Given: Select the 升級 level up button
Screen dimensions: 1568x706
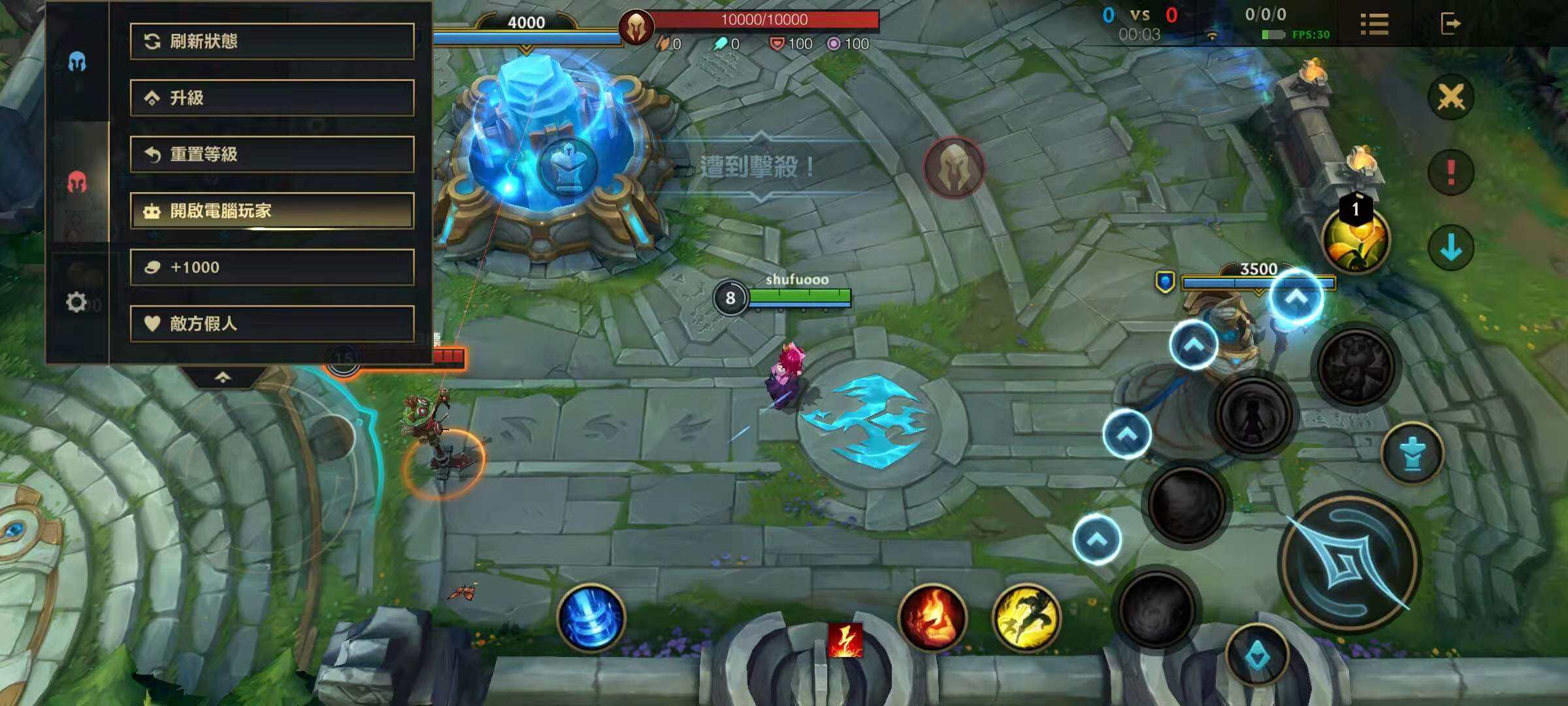Looking at the screenshot, I should (272, 98).
